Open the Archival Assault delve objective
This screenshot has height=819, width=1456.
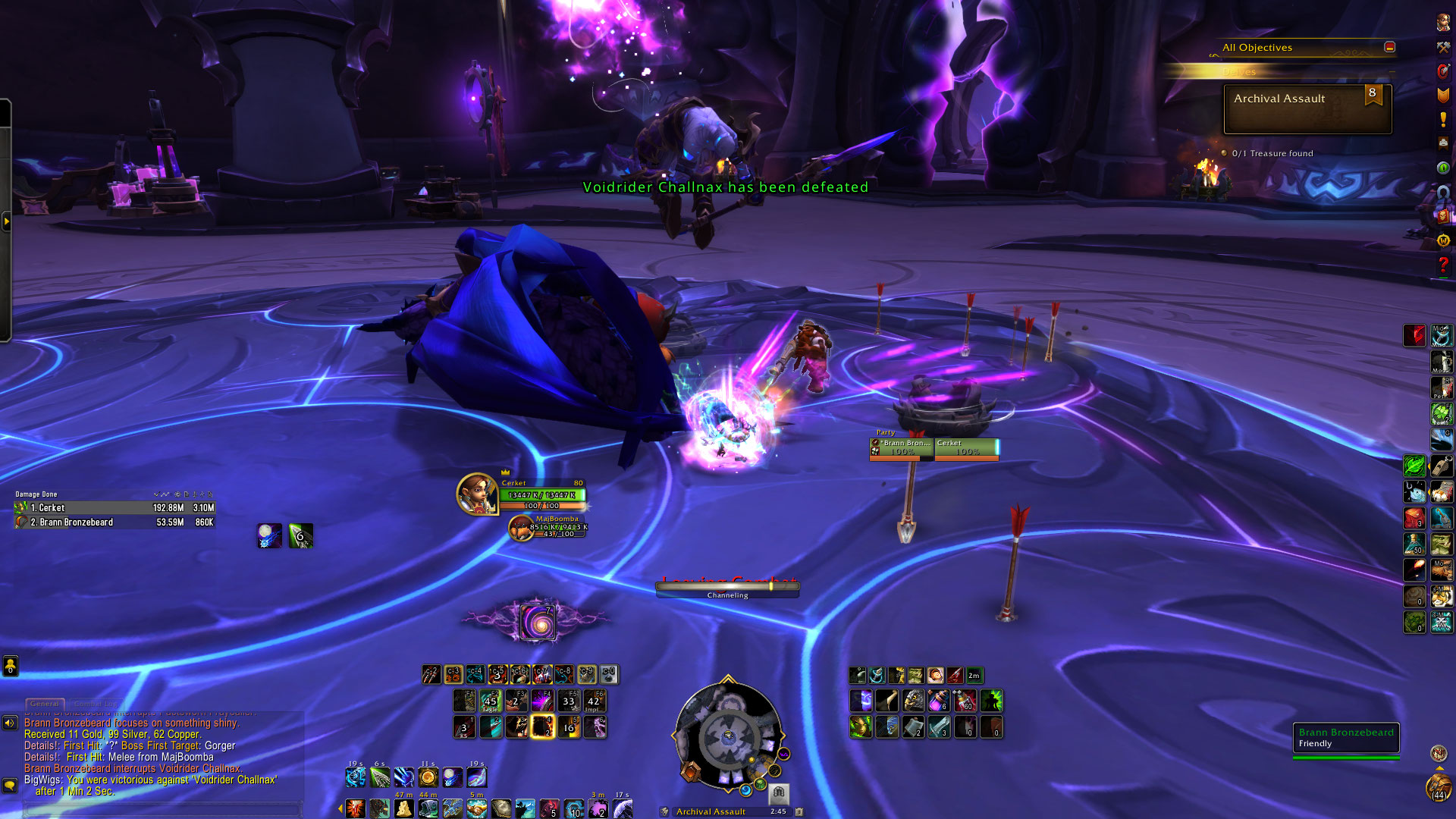click(1307, 108)
